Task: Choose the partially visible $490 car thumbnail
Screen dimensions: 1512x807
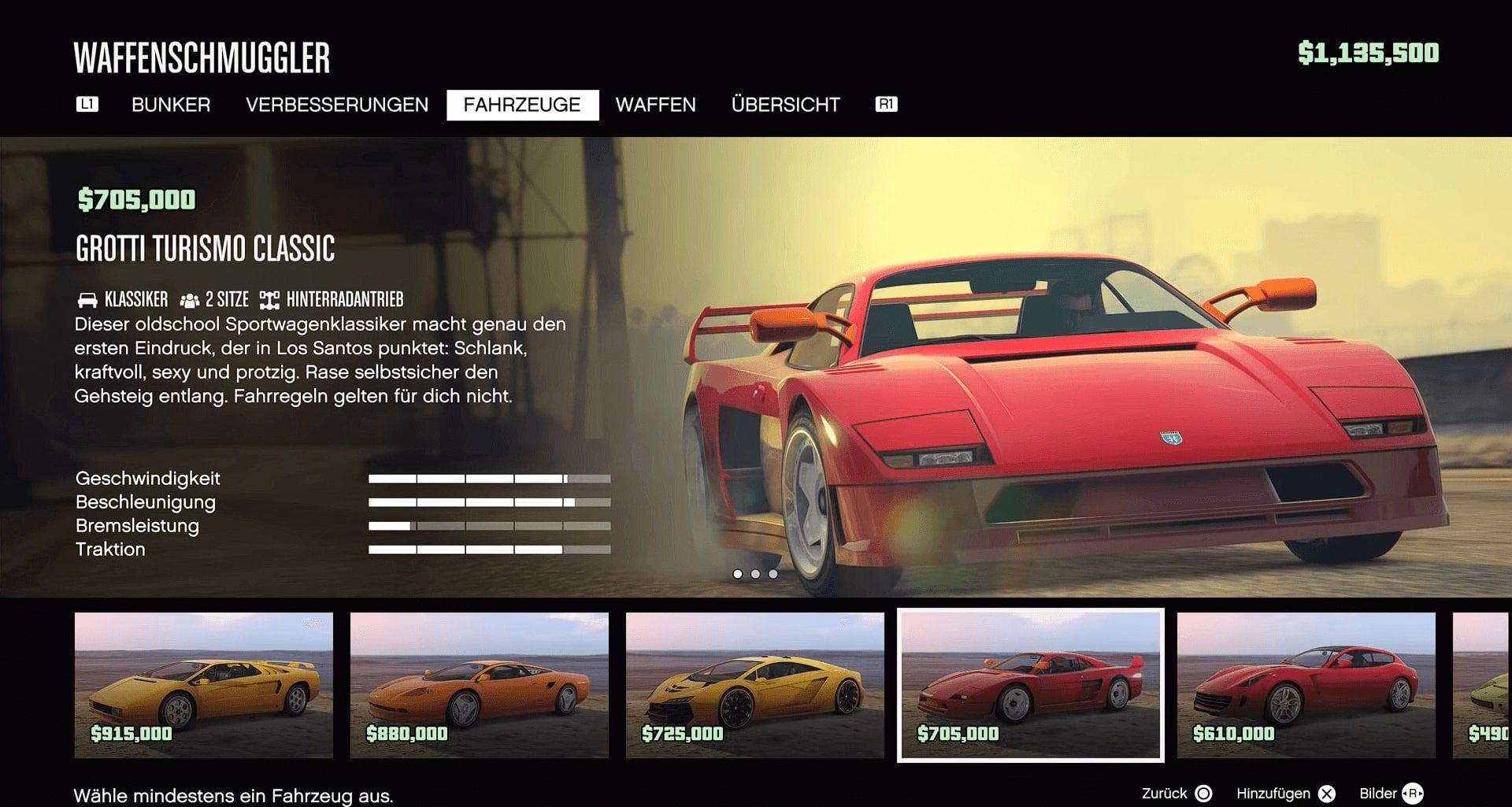Action: 1483,685
